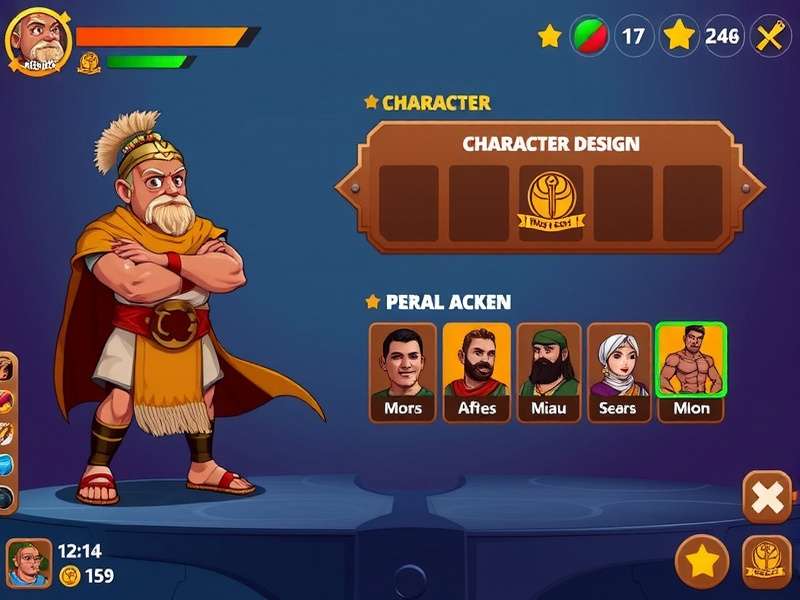Select the Mors character portrait
This screenshot has height=600, width=800.
pos(403,371)
